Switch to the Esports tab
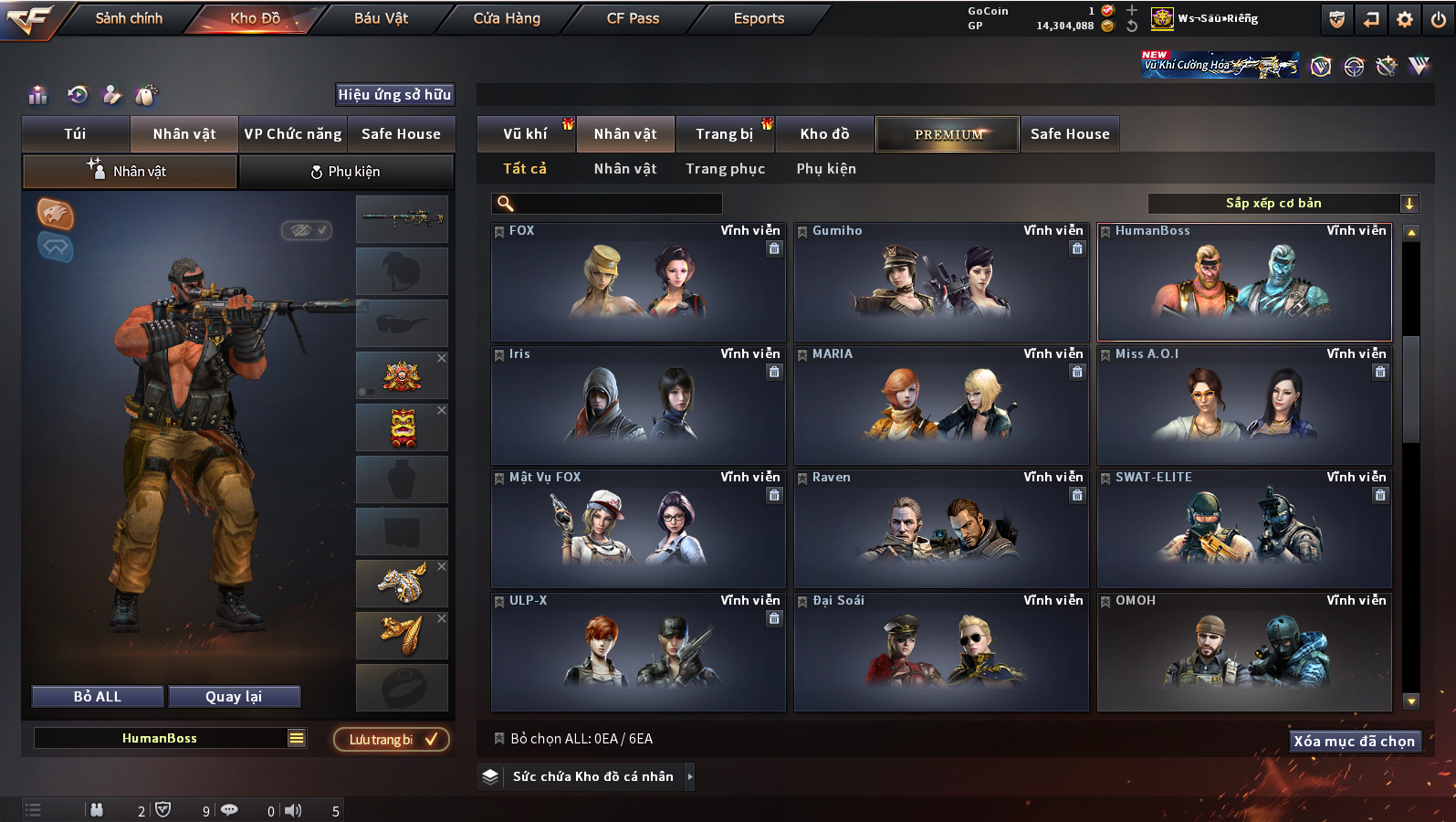Screen dimensions: 1456x822 [759, 18]
